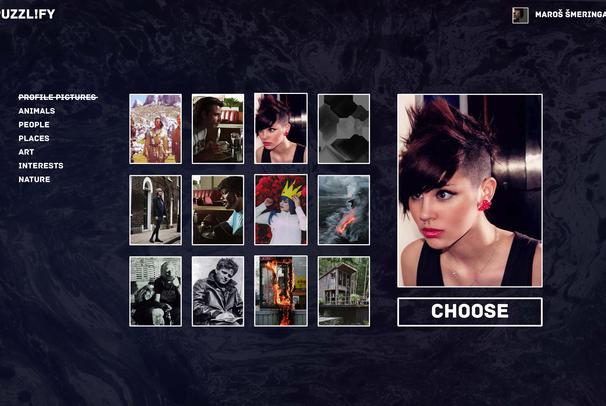Select the person standing by doorway thumbnail
This screenshot has height=406, width=606.
point(155,210)
